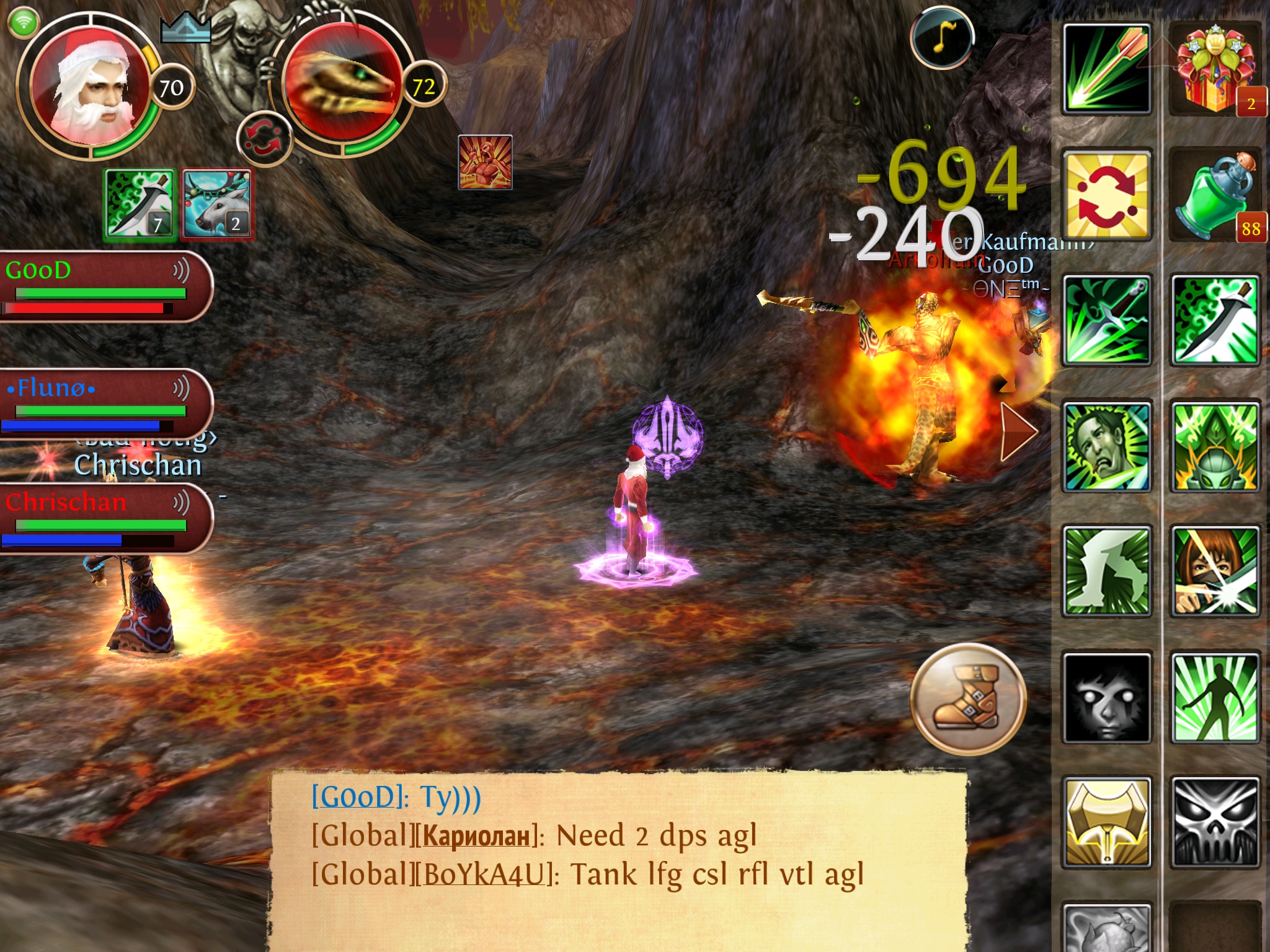
Task: Use the gift box item slot
Action: pos(1215,69)
